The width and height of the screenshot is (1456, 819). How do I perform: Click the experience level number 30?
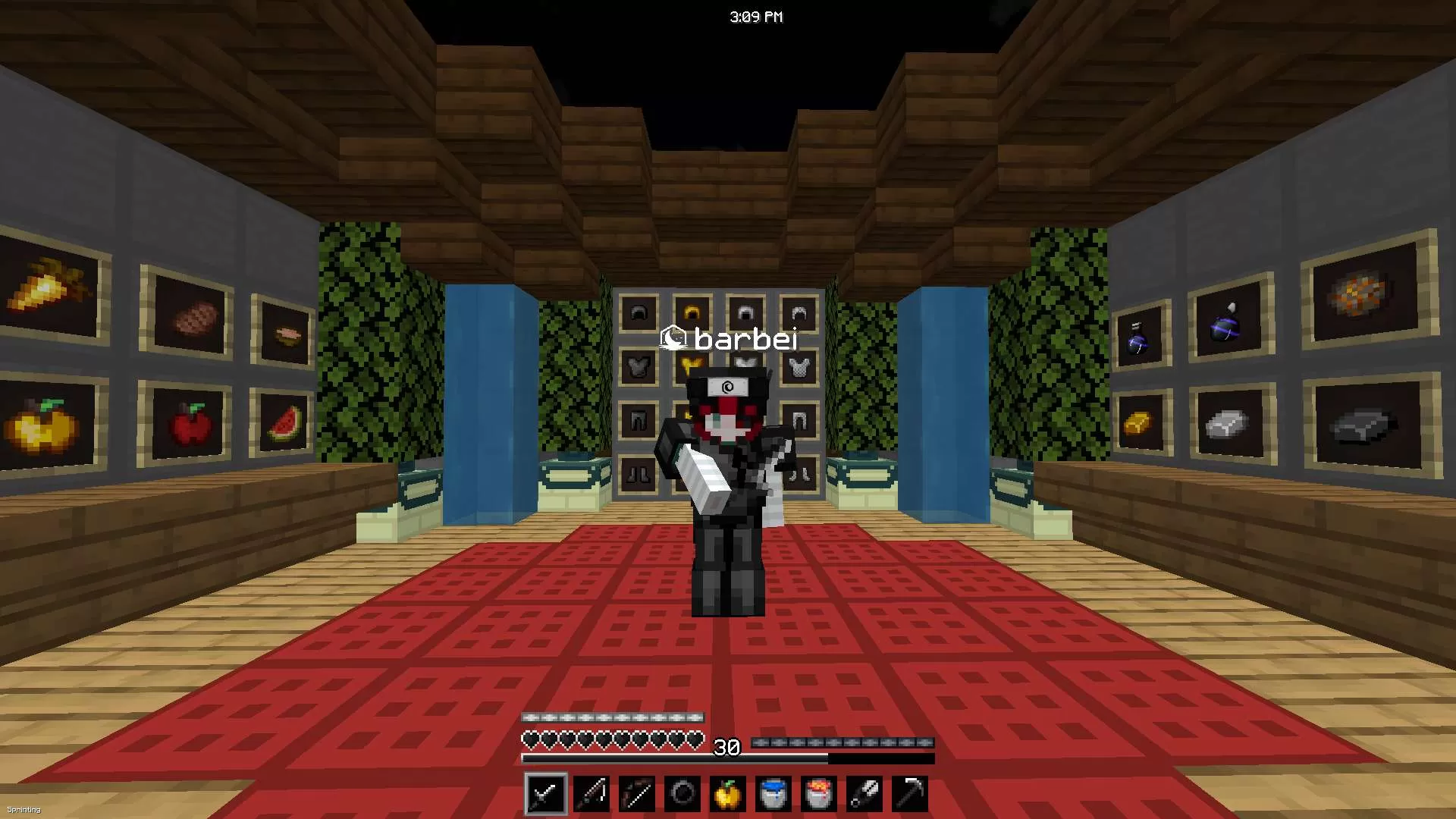tap(726, 749)
